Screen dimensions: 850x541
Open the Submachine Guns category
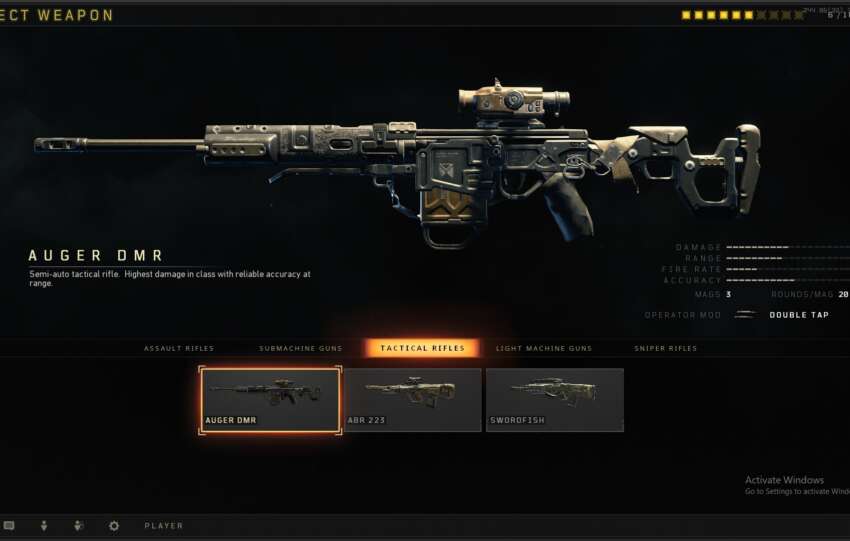tap(300, 348)
